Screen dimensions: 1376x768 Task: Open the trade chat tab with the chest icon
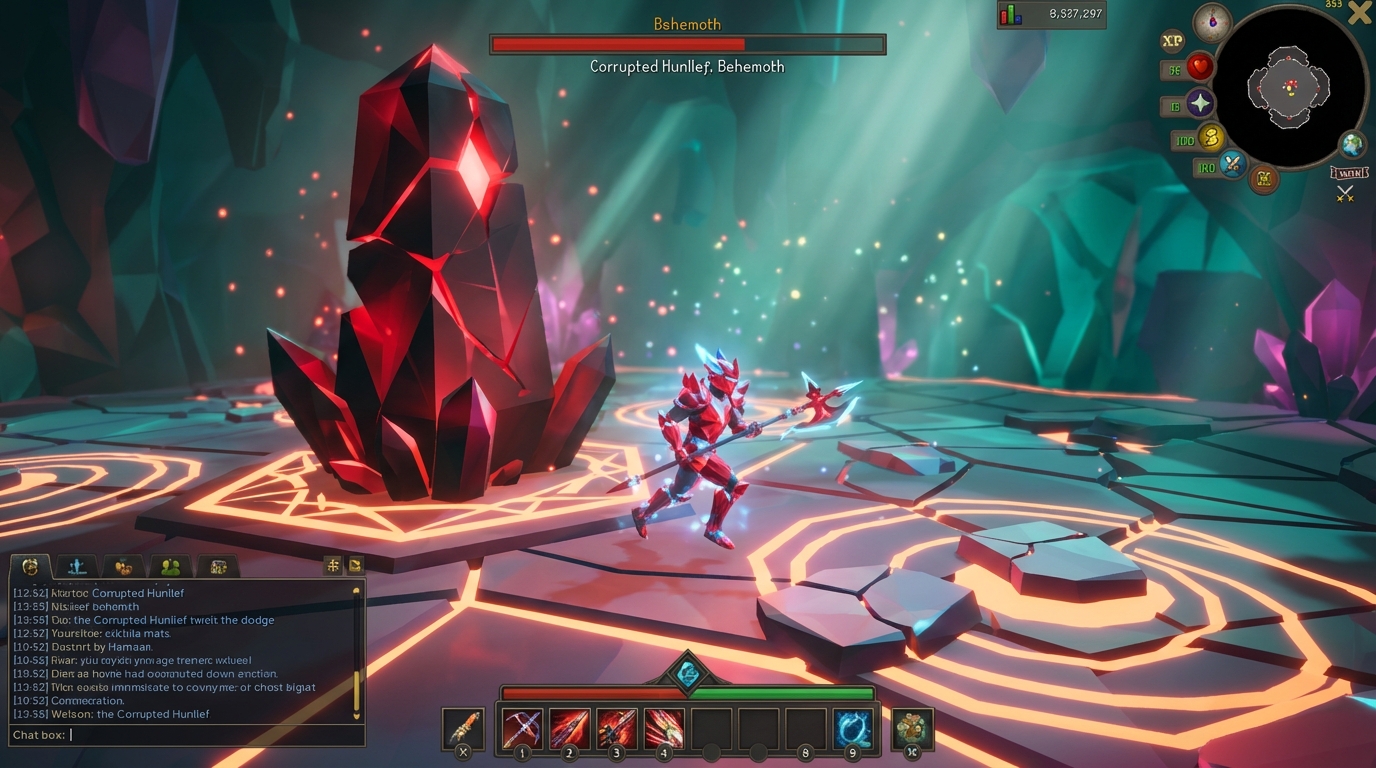tap(219, 566)
